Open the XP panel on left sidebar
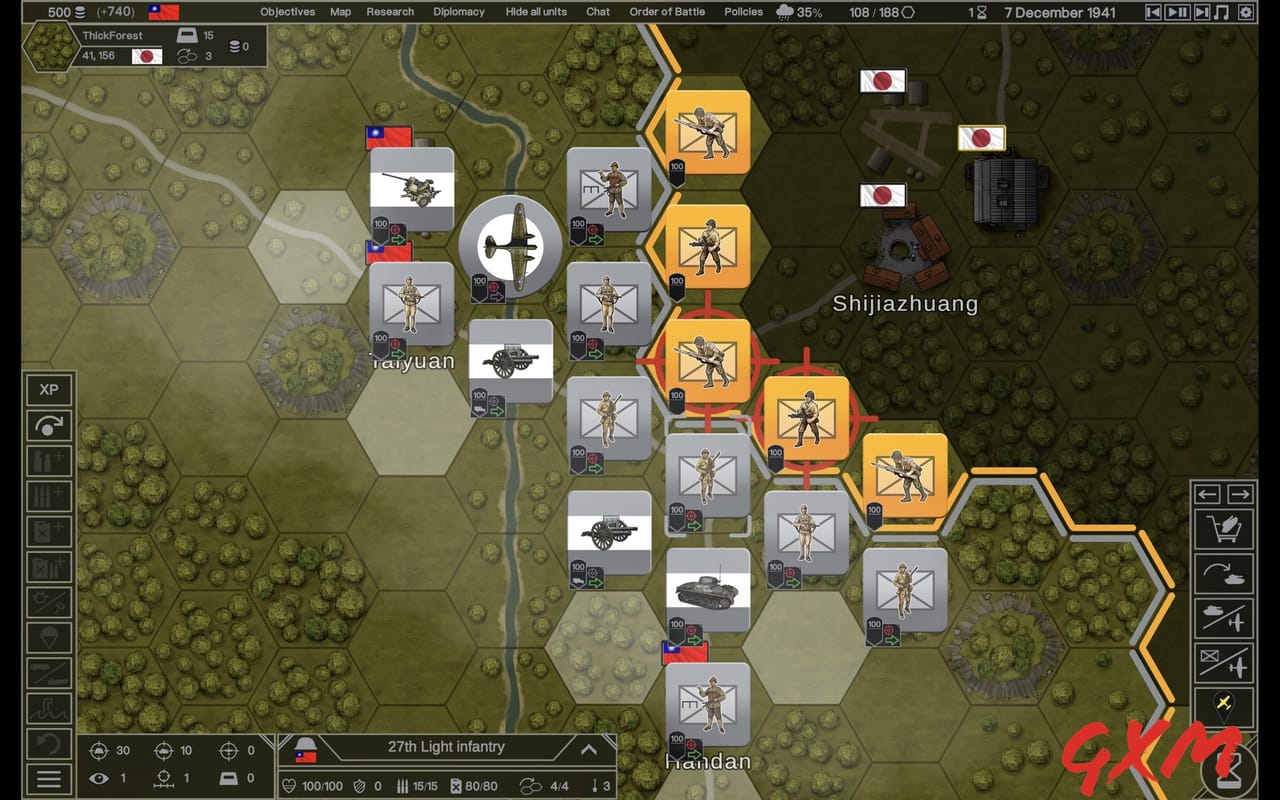 pyautogui.click(x=49, y=390)
